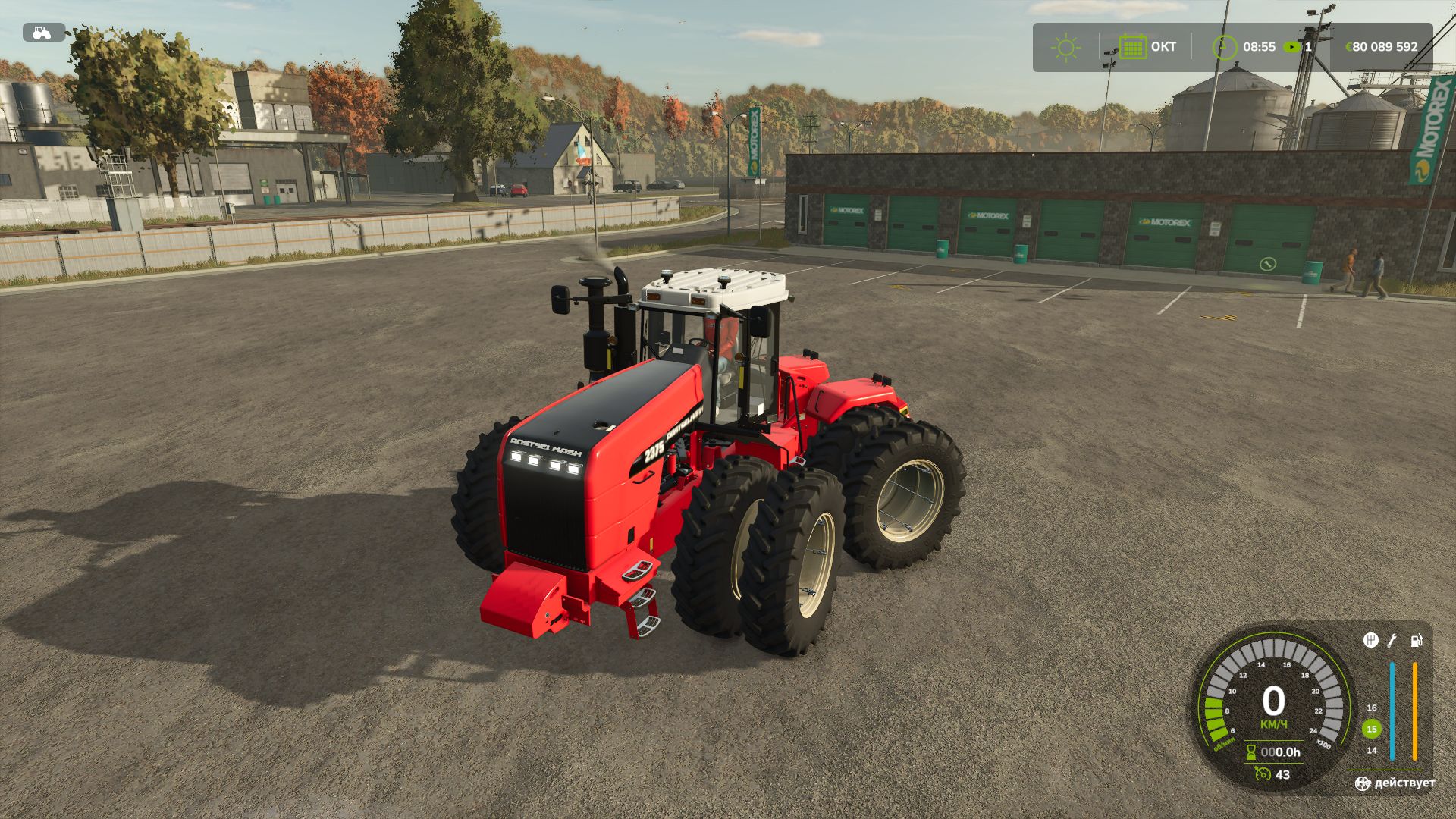This screenshot has height=819, width=1456.
Task: Open the October calendar icon
Action: pos(1132,47)
